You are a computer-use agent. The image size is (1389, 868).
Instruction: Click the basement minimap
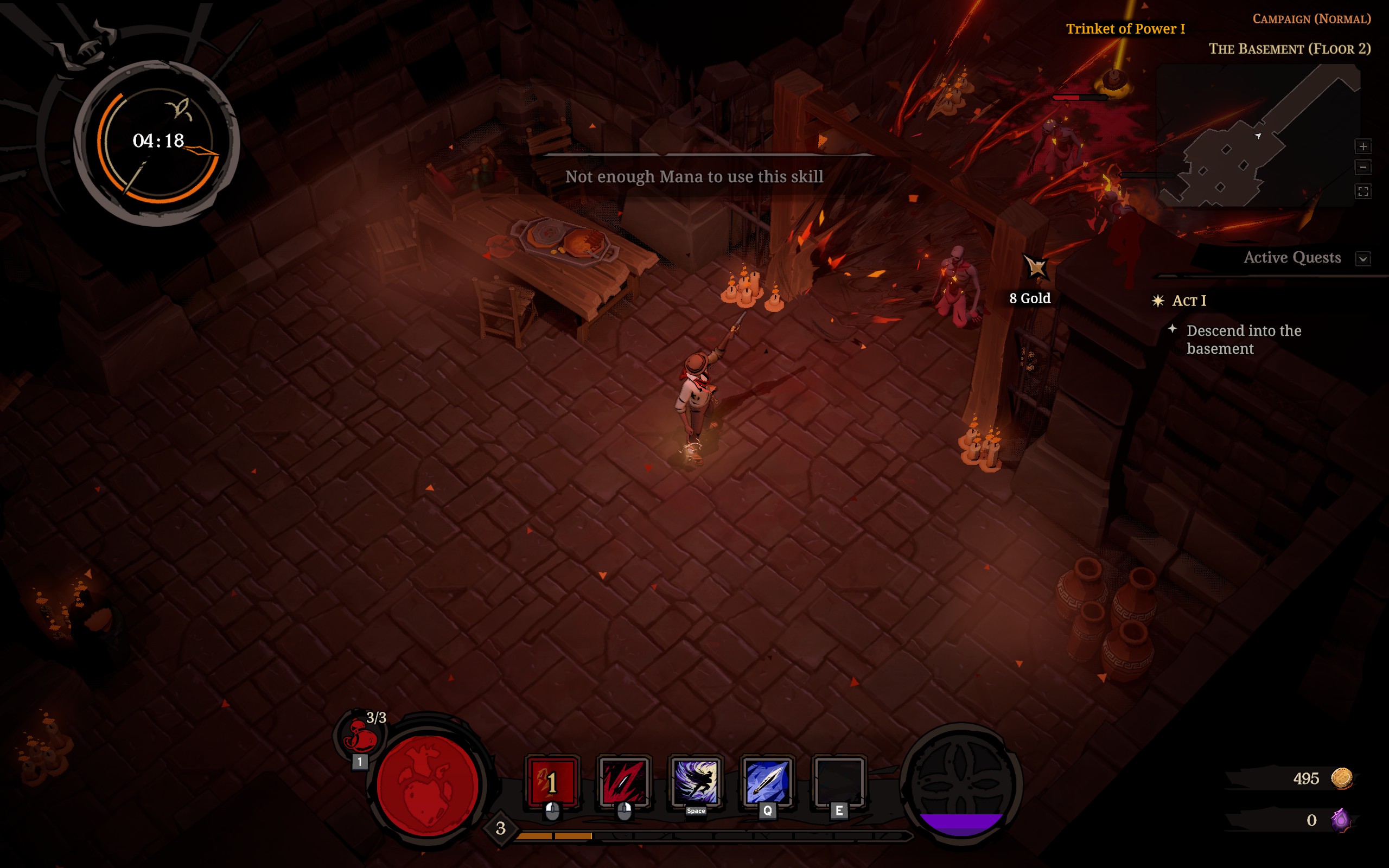(1257, 138)
